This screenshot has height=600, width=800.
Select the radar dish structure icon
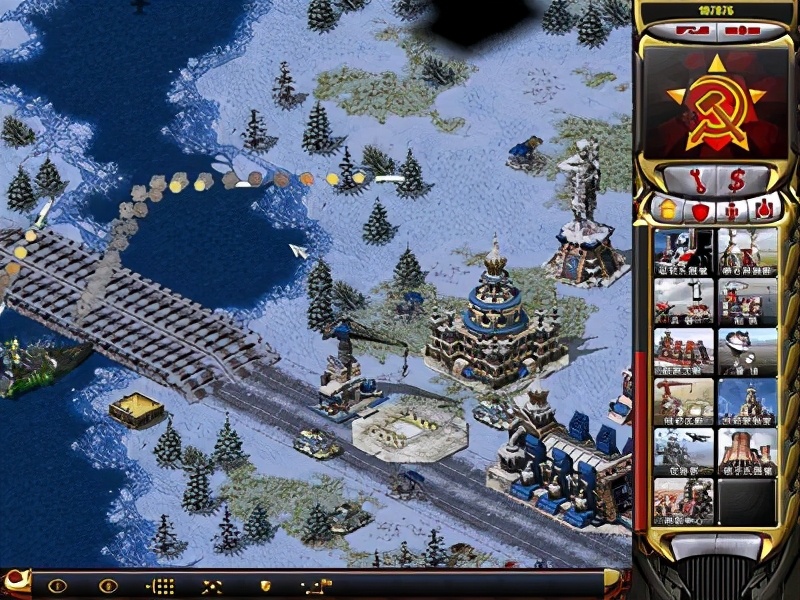[747, 350]
